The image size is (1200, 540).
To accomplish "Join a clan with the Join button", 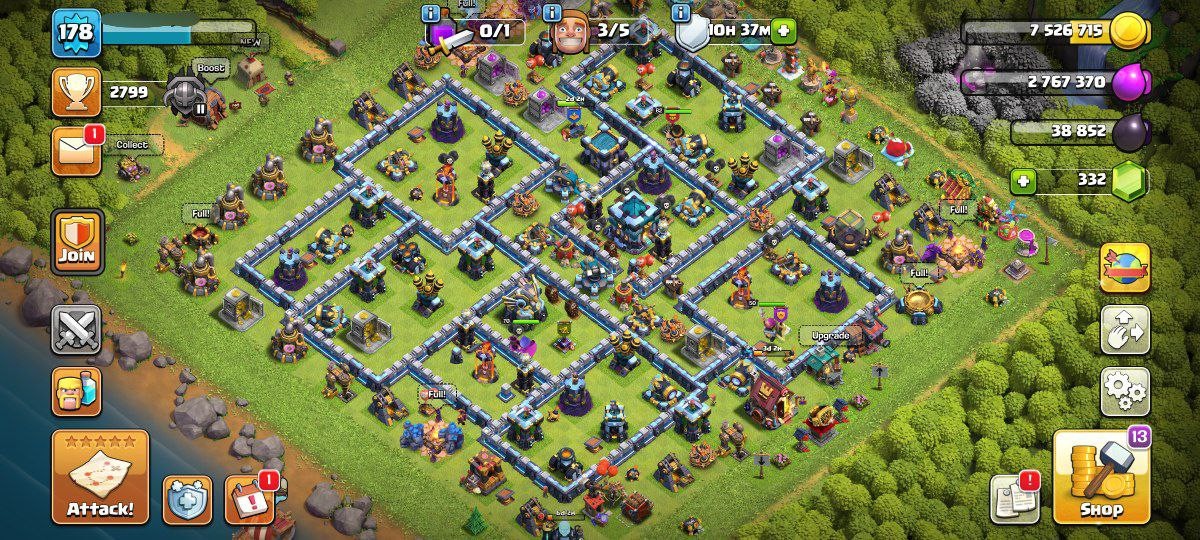I will 76,242.
